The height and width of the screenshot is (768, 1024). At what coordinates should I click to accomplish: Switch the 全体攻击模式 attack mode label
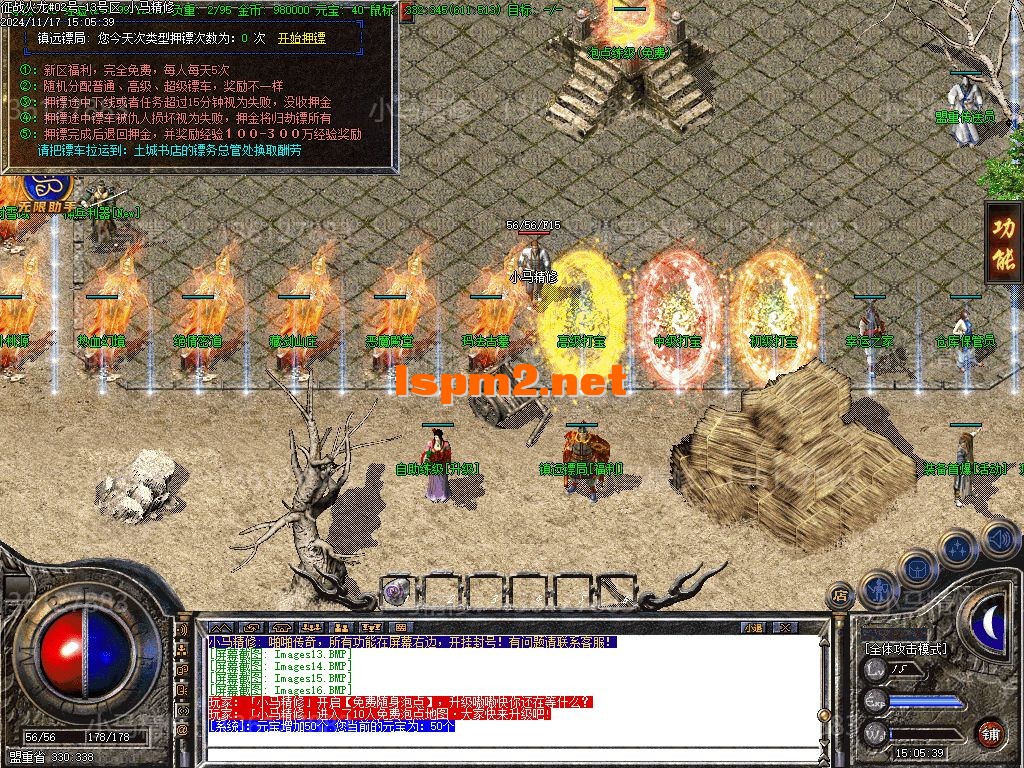coord(906,648)
